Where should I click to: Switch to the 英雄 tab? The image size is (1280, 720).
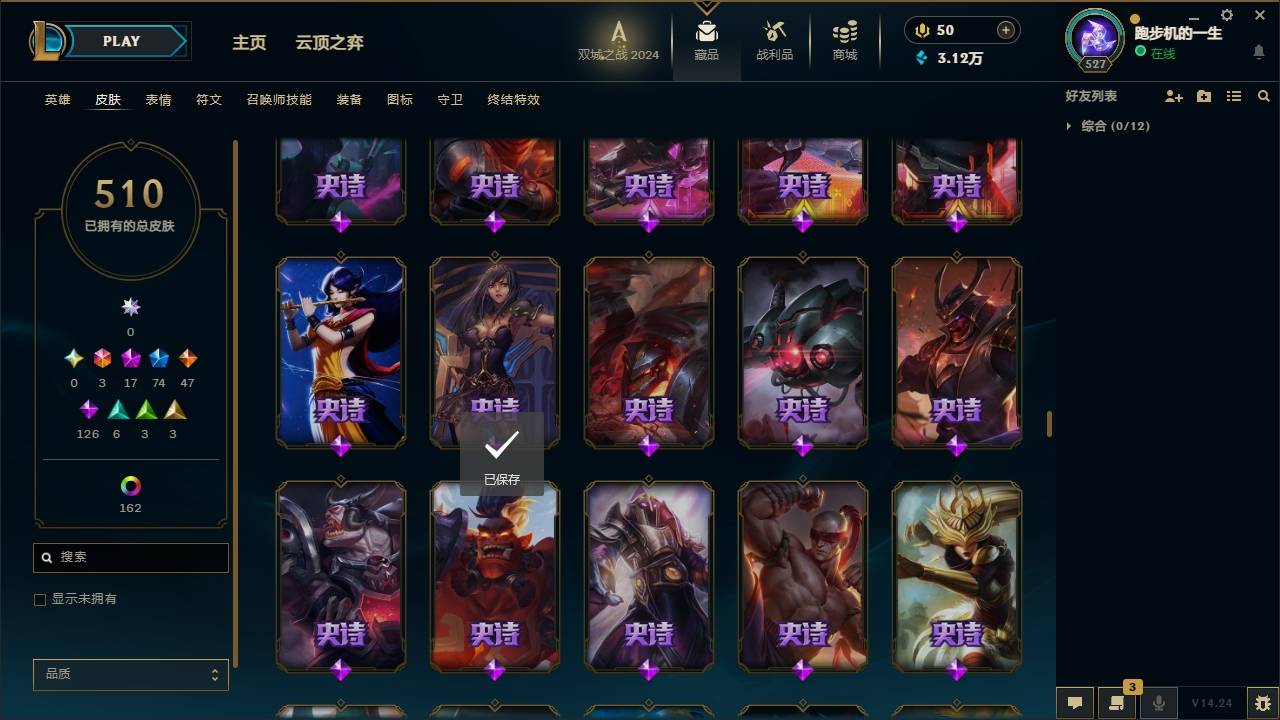[57, 100]
